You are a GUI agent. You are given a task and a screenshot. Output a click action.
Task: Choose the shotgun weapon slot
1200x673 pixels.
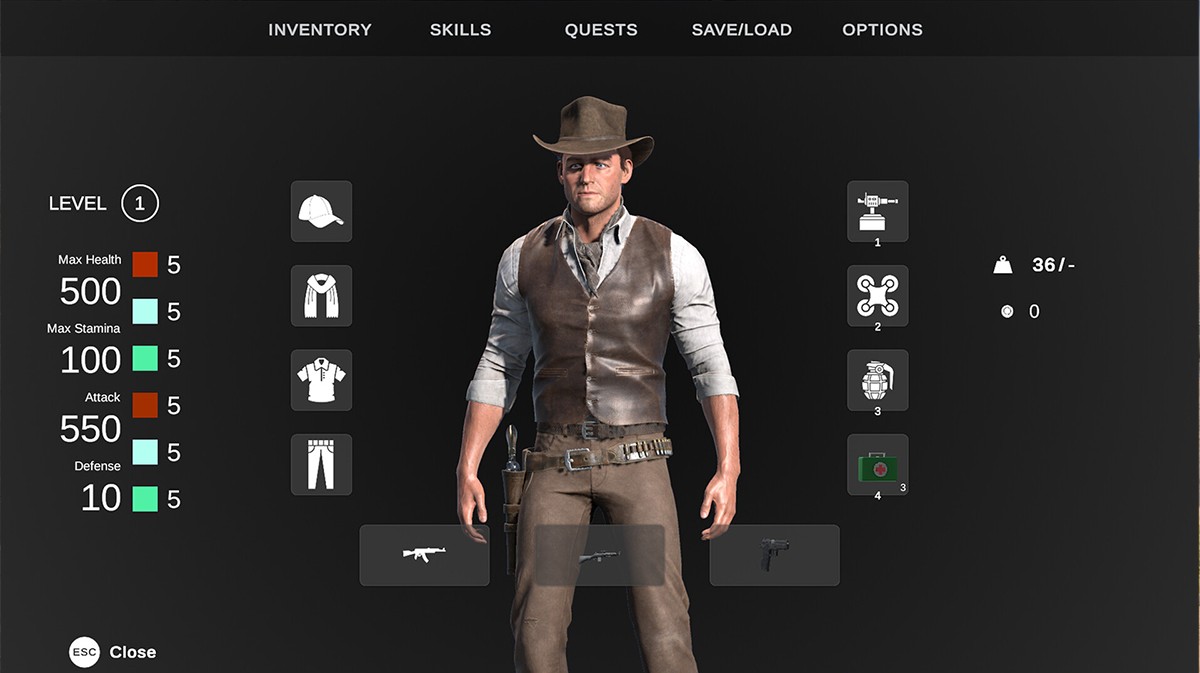tap(599, 555)
